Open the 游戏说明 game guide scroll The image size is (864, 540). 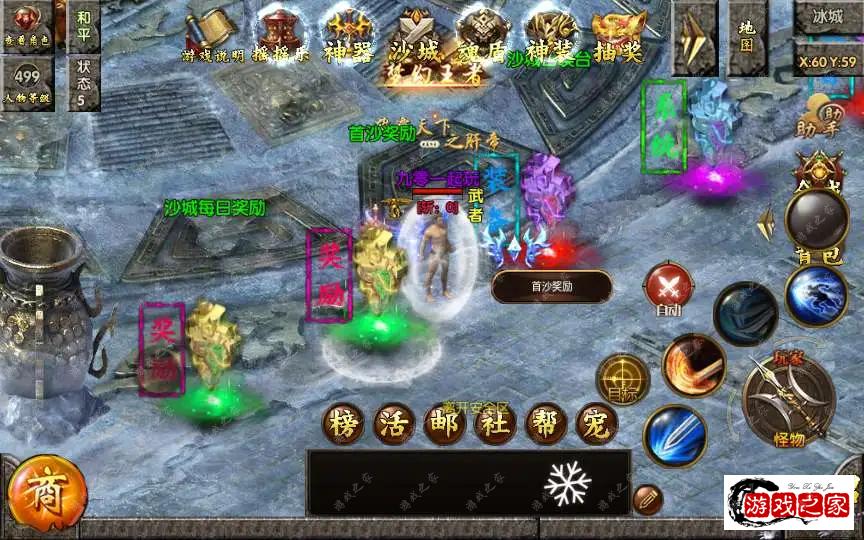tap(211, 34)
